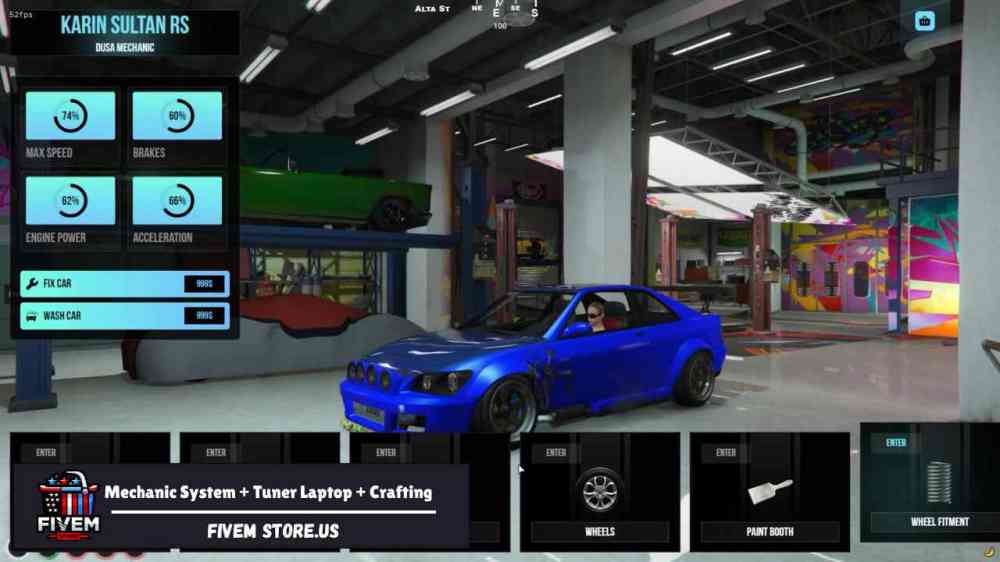Select the Fix Car option

pos(124,284)
